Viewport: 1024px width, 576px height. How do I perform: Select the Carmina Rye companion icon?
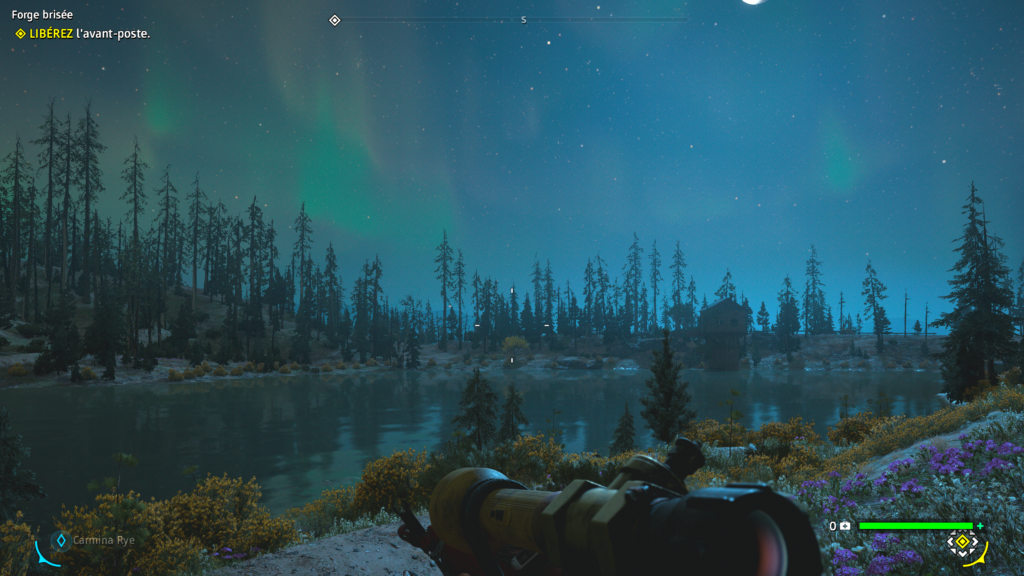[x=60, y=540]
